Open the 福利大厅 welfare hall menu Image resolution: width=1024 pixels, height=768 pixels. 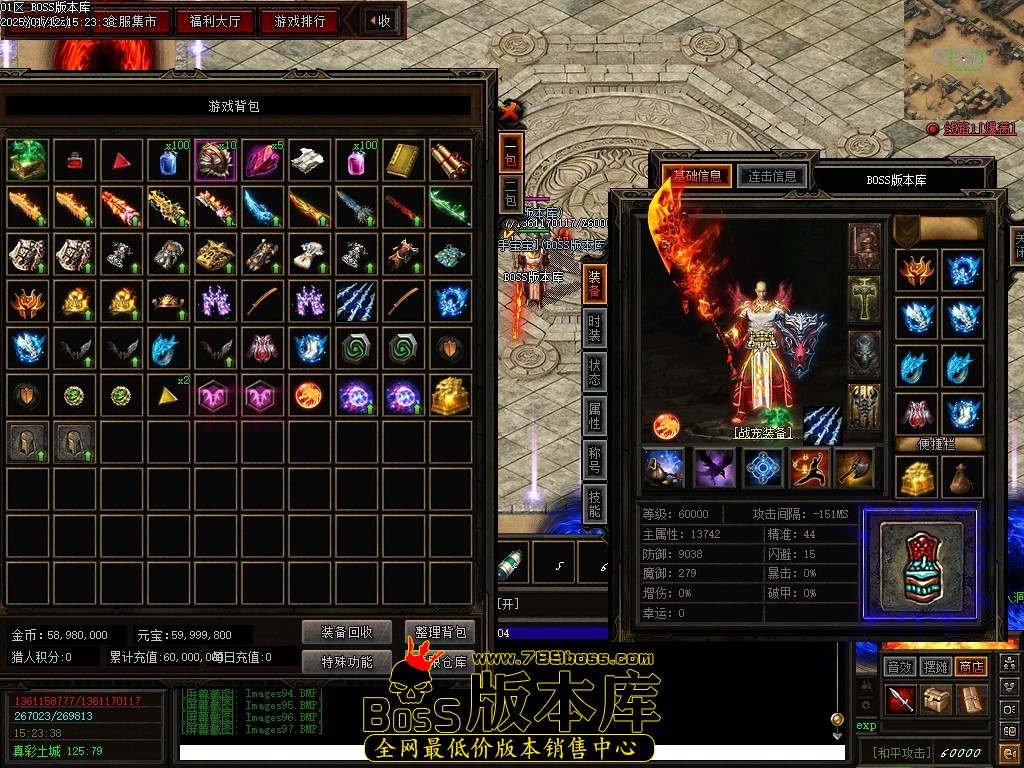[x=216, y=21]
